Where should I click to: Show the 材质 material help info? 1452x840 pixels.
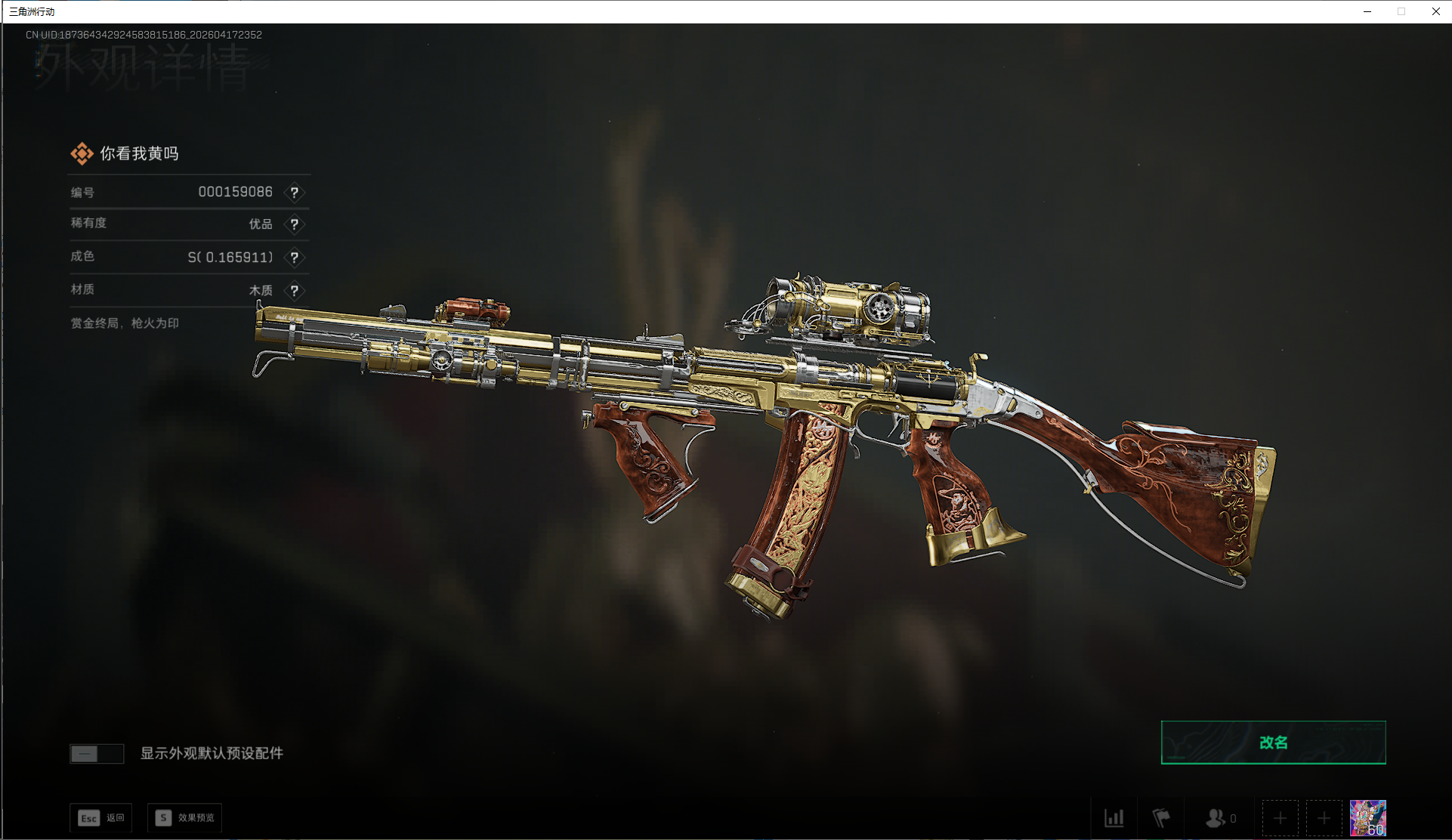295,291
